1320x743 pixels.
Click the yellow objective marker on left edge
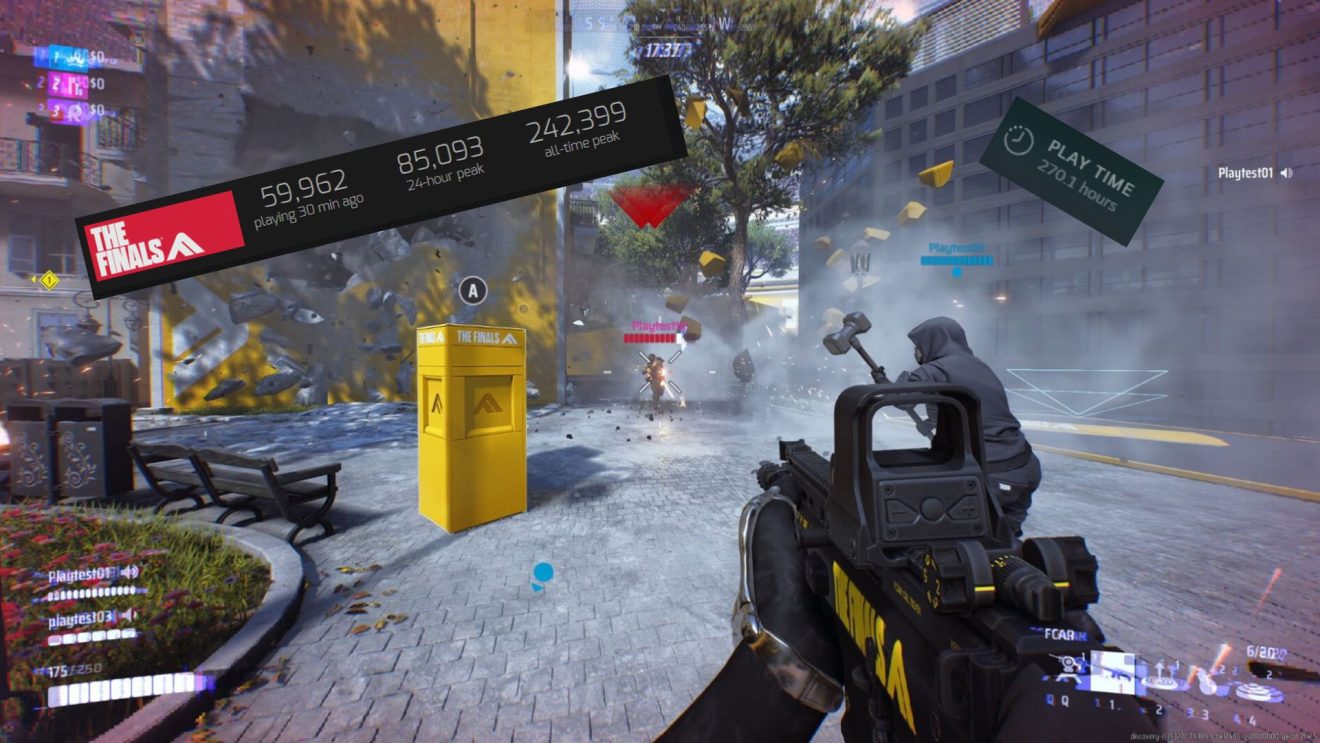click(47, 279)
